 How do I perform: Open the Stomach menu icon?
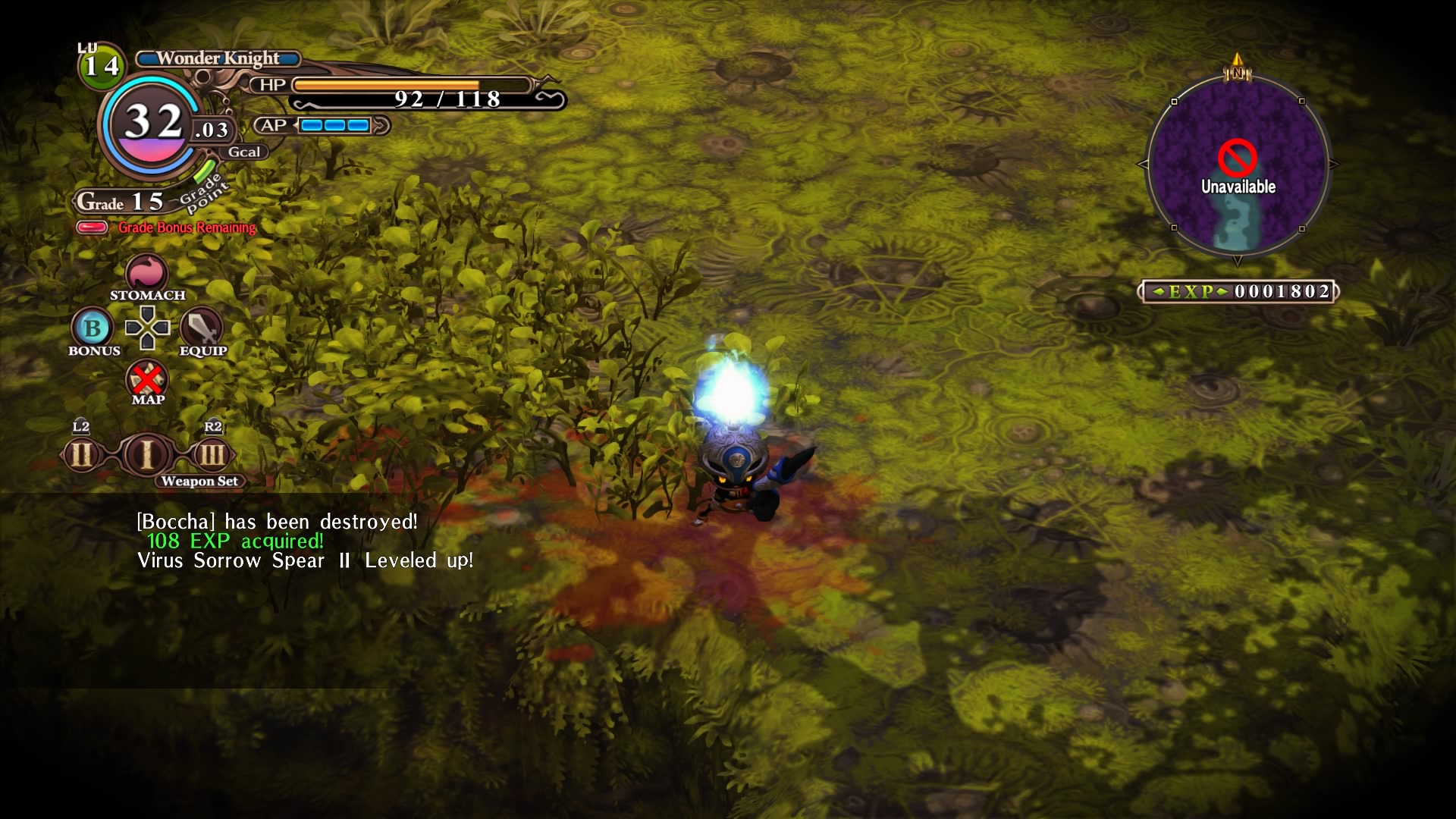coord(147,273)
